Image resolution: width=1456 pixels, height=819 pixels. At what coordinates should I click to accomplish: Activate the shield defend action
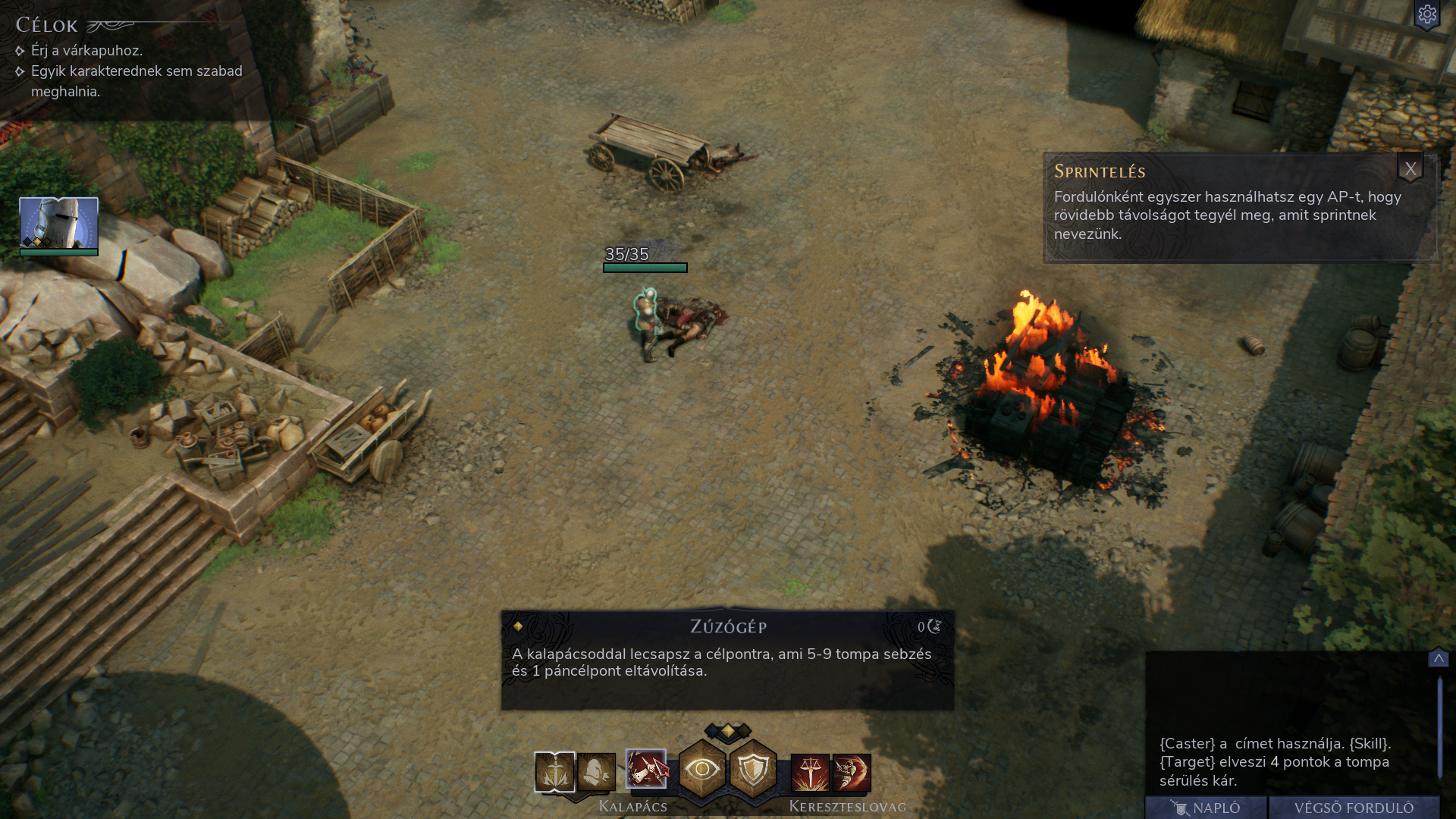pyautogui.click(x=753, y=770)
